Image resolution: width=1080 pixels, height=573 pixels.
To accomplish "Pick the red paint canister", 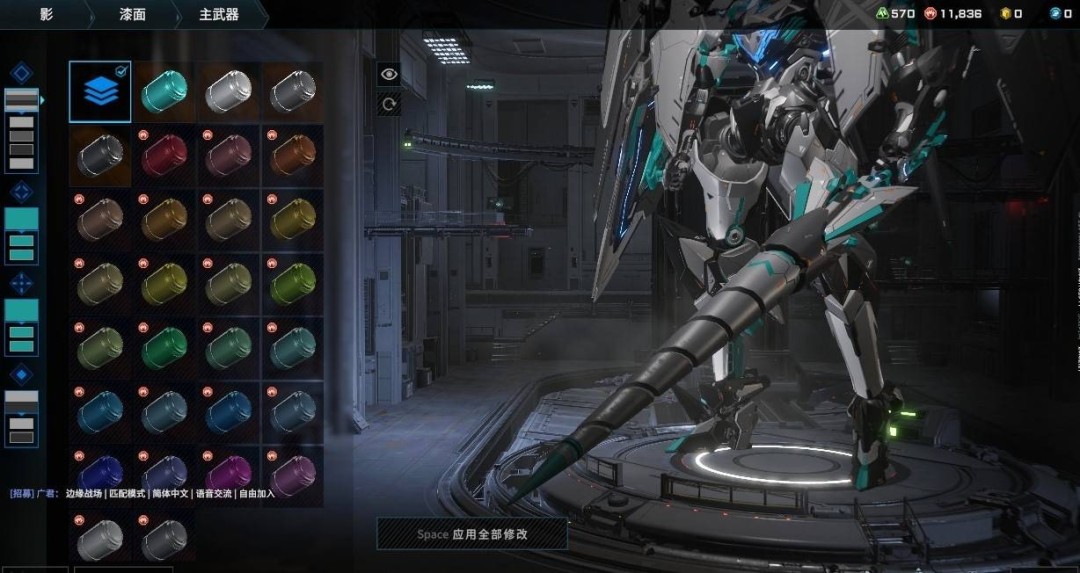I will click(x=163, y=155).
